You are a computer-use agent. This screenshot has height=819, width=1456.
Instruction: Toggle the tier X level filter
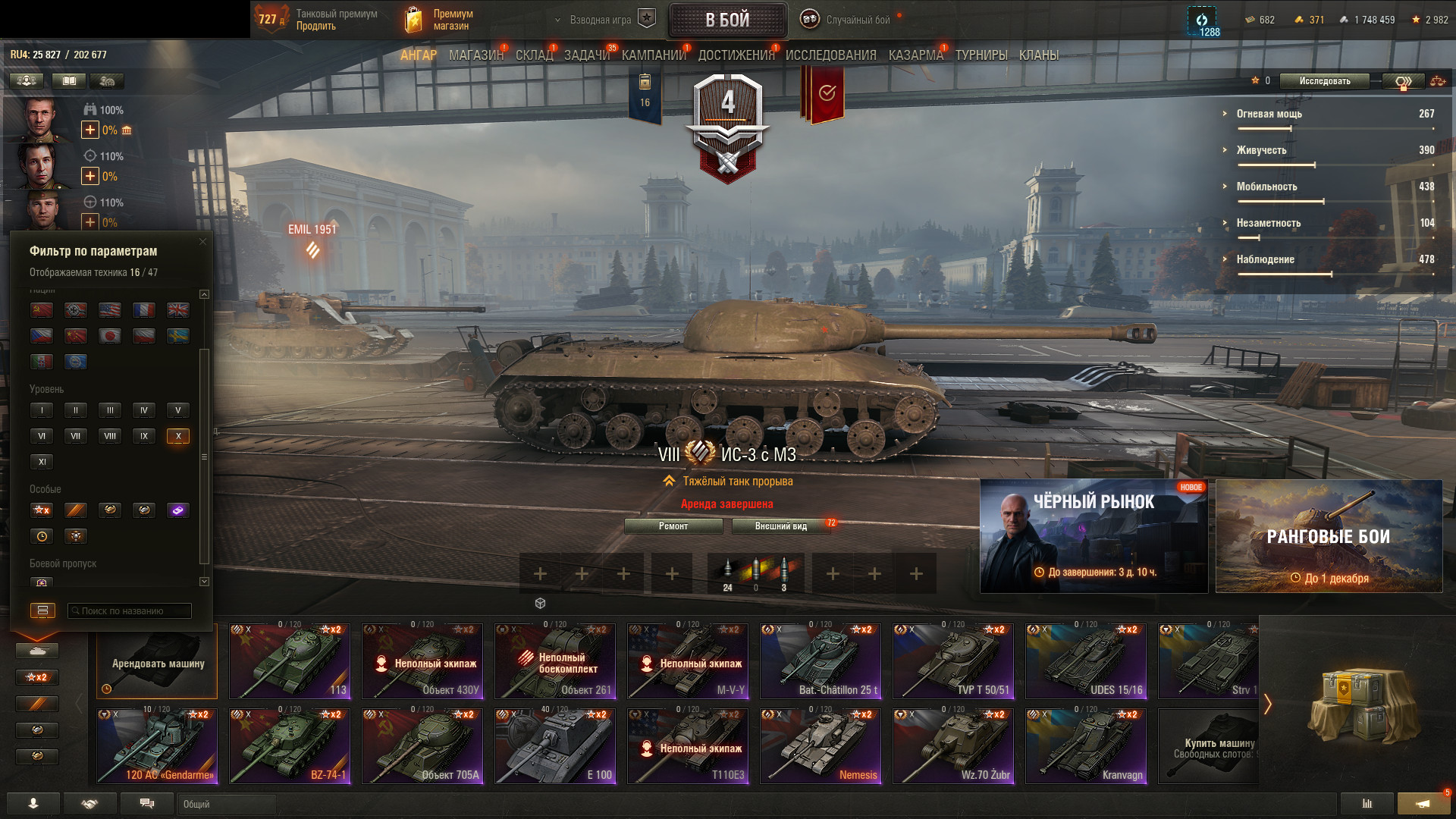[178, 436]
